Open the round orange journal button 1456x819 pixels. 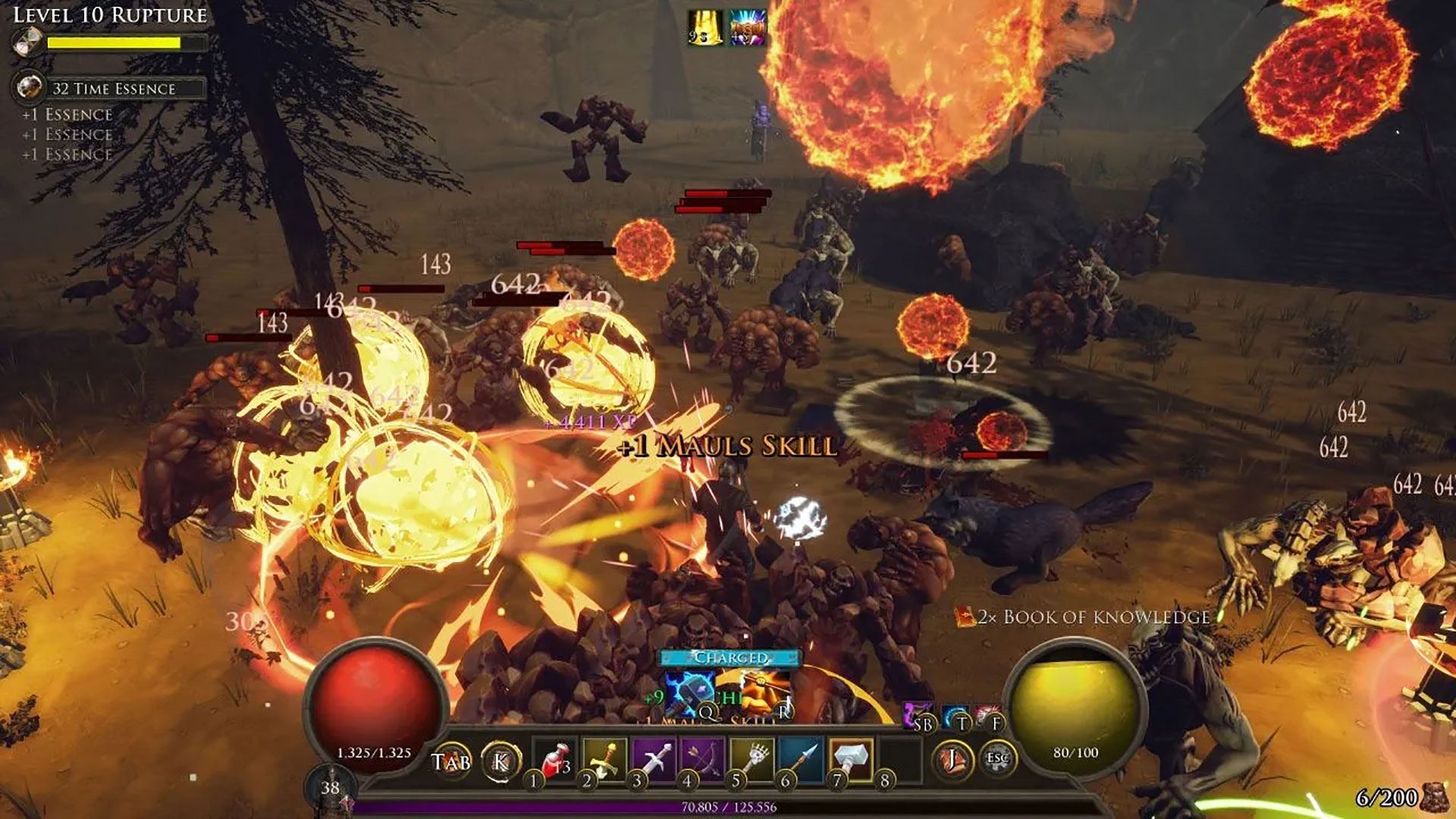[952, 758]
